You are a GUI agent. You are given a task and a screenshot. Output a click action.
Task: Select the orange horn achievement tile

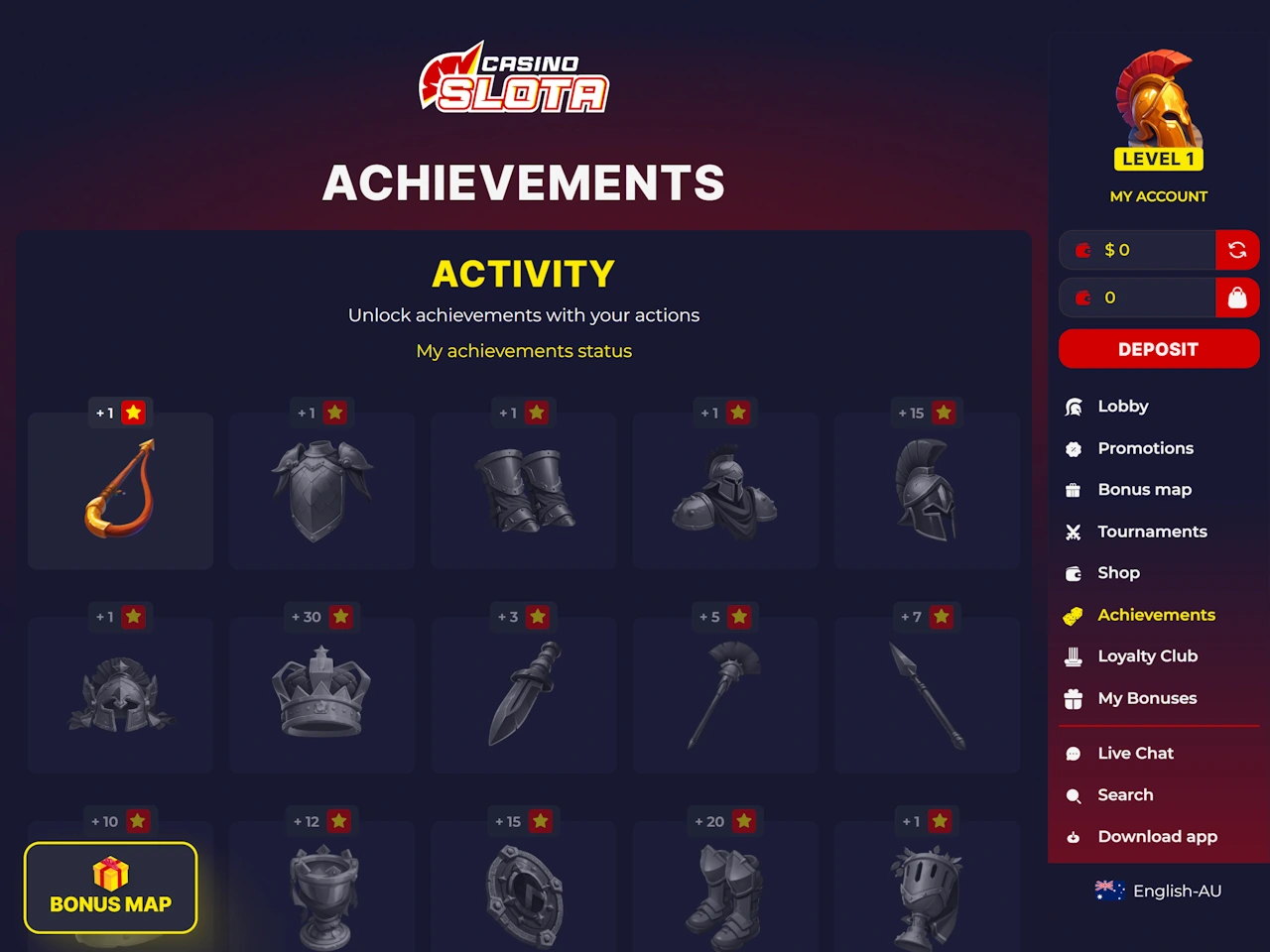(x=121, y=491)
